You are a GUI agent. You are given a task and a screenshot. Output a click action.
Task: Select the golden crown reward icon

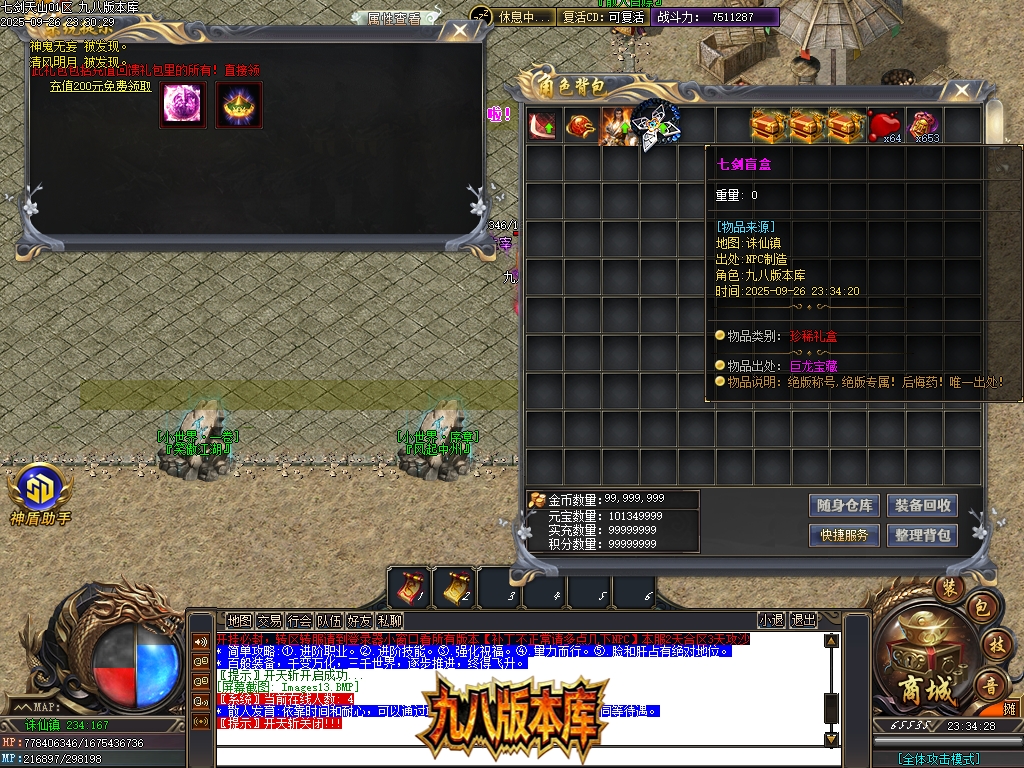238,104
